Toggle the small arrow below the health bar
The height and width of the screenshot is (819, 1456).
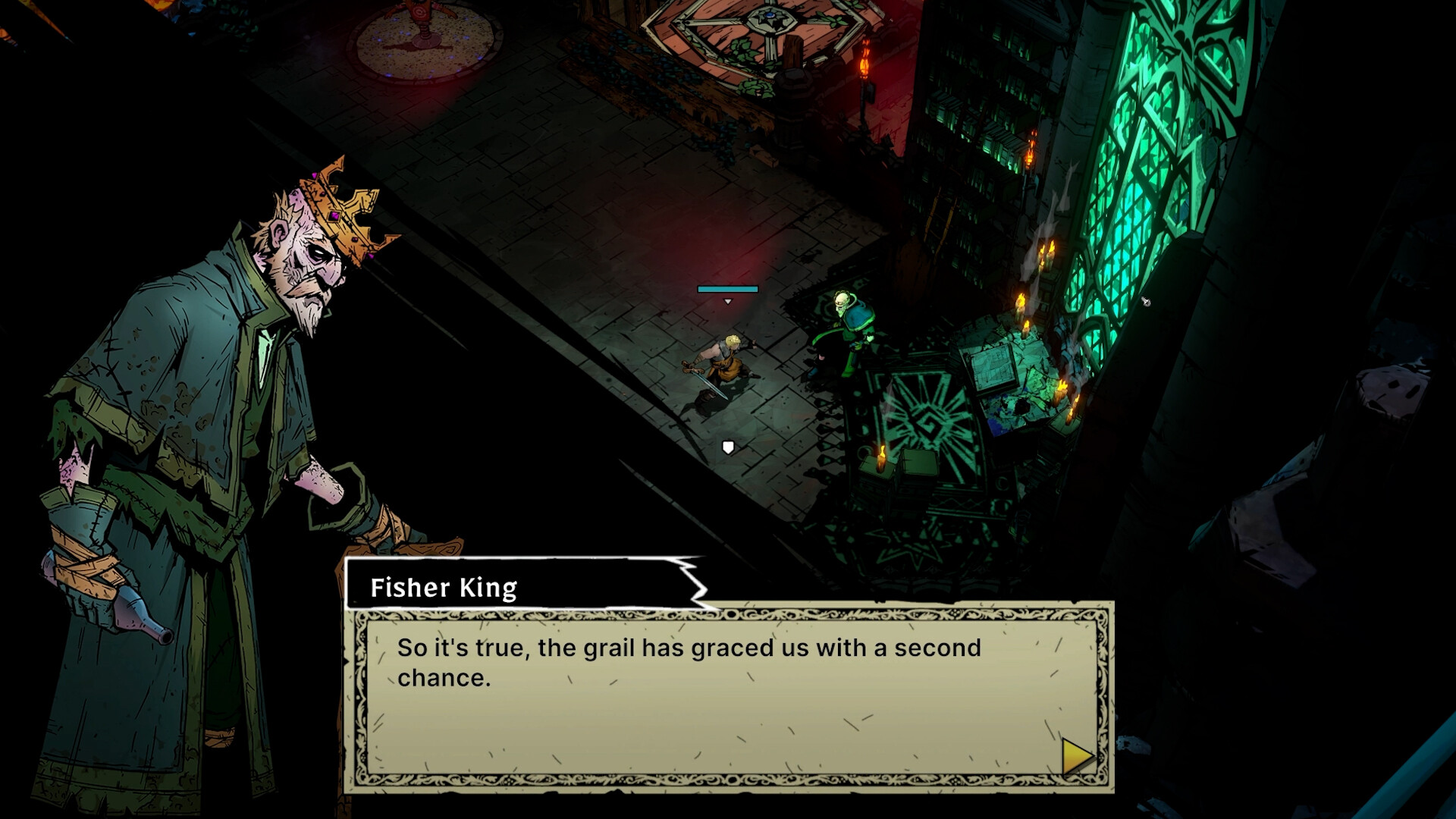(727, 300)
